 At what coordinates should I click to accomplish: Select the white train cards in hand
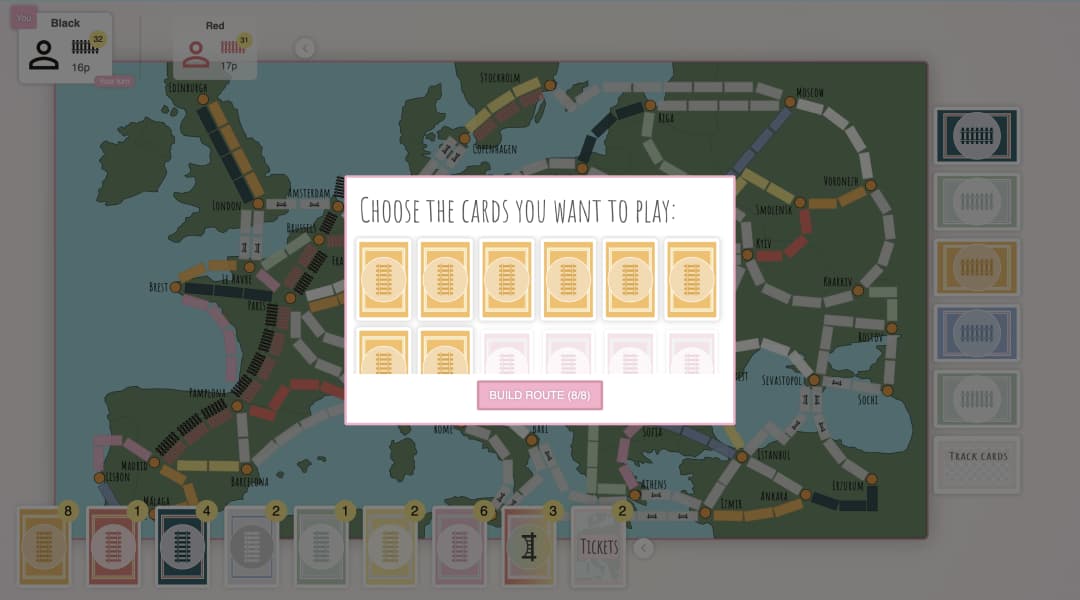click(x=251, y=545)
